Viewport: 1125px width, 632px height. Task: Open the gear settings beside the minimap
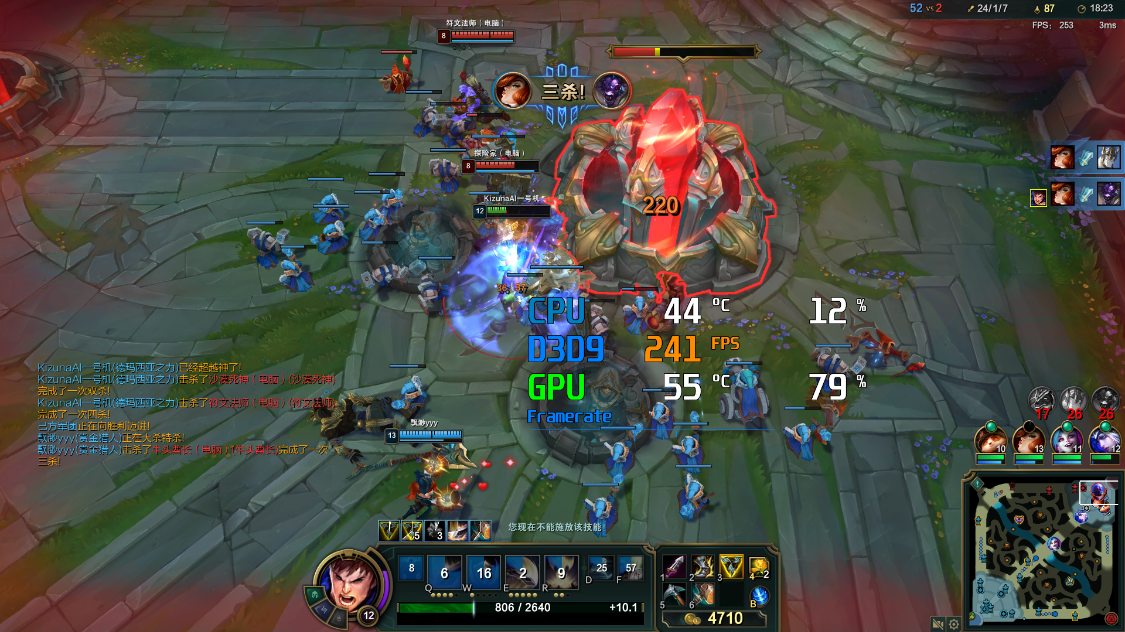click(x=954, y=624)
